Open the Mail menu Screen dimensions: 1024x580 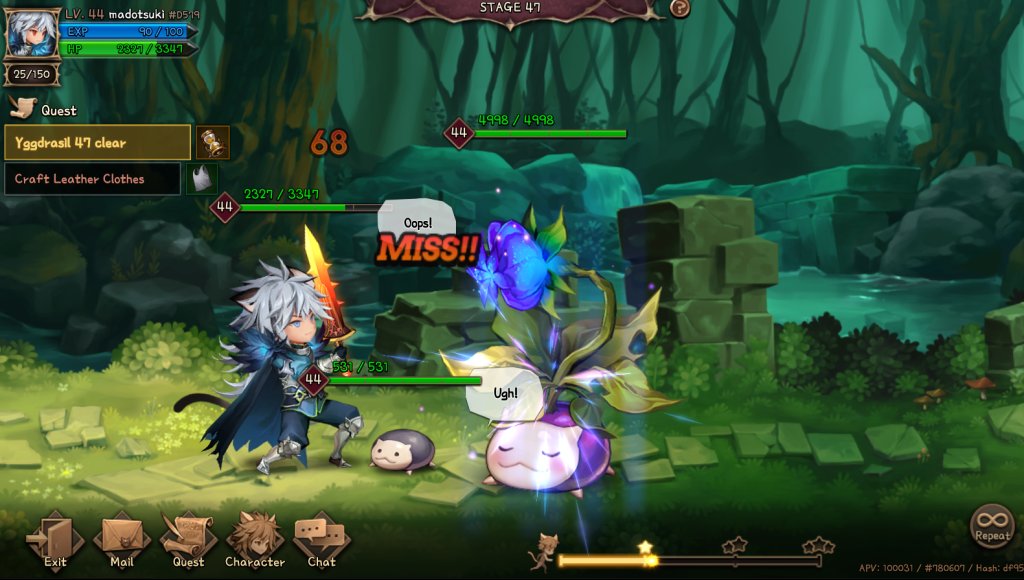point(122,540)
